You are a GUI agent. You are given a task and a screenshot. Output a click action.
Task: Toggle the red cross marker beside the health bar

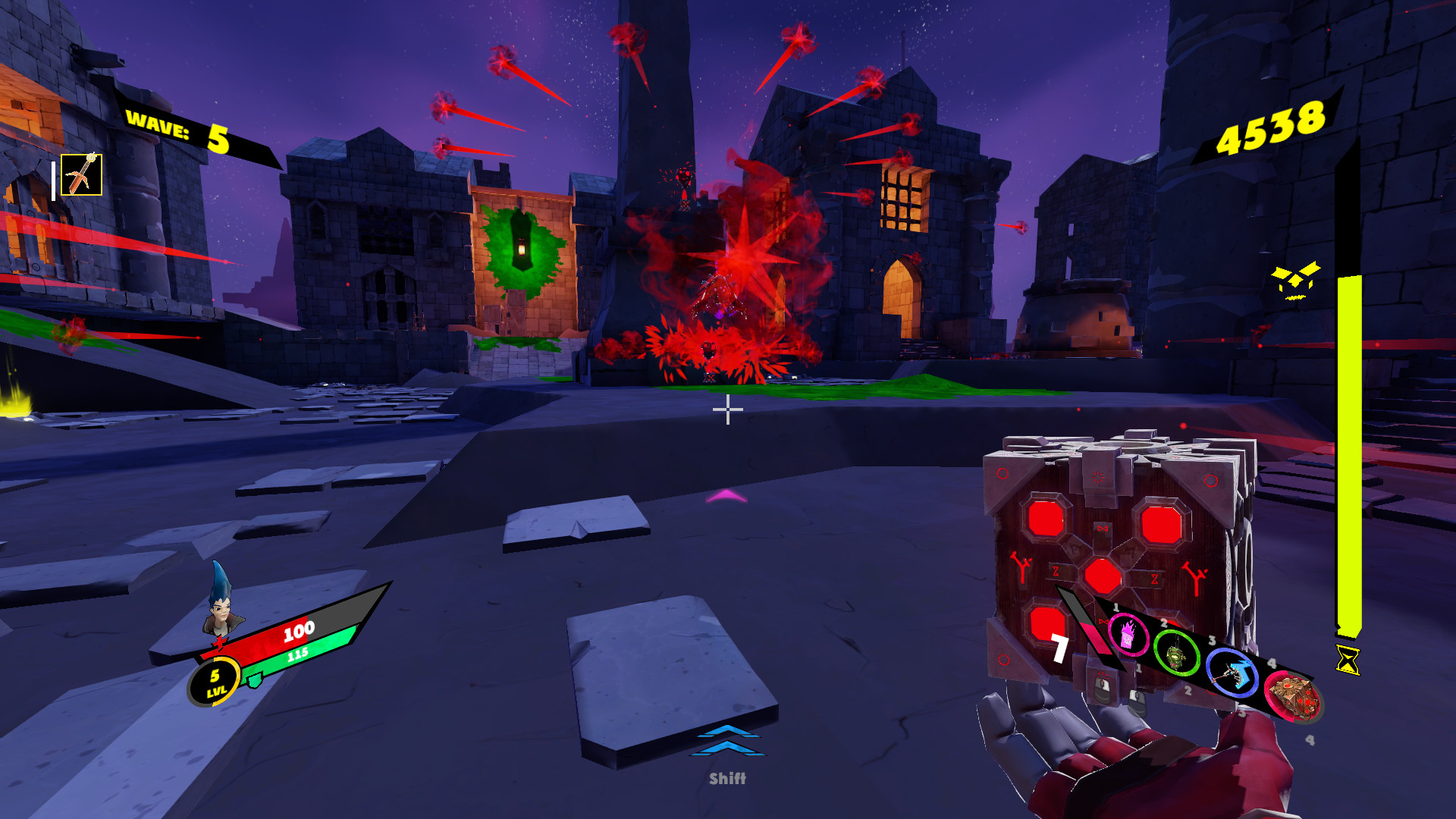(x=218, y=643)
